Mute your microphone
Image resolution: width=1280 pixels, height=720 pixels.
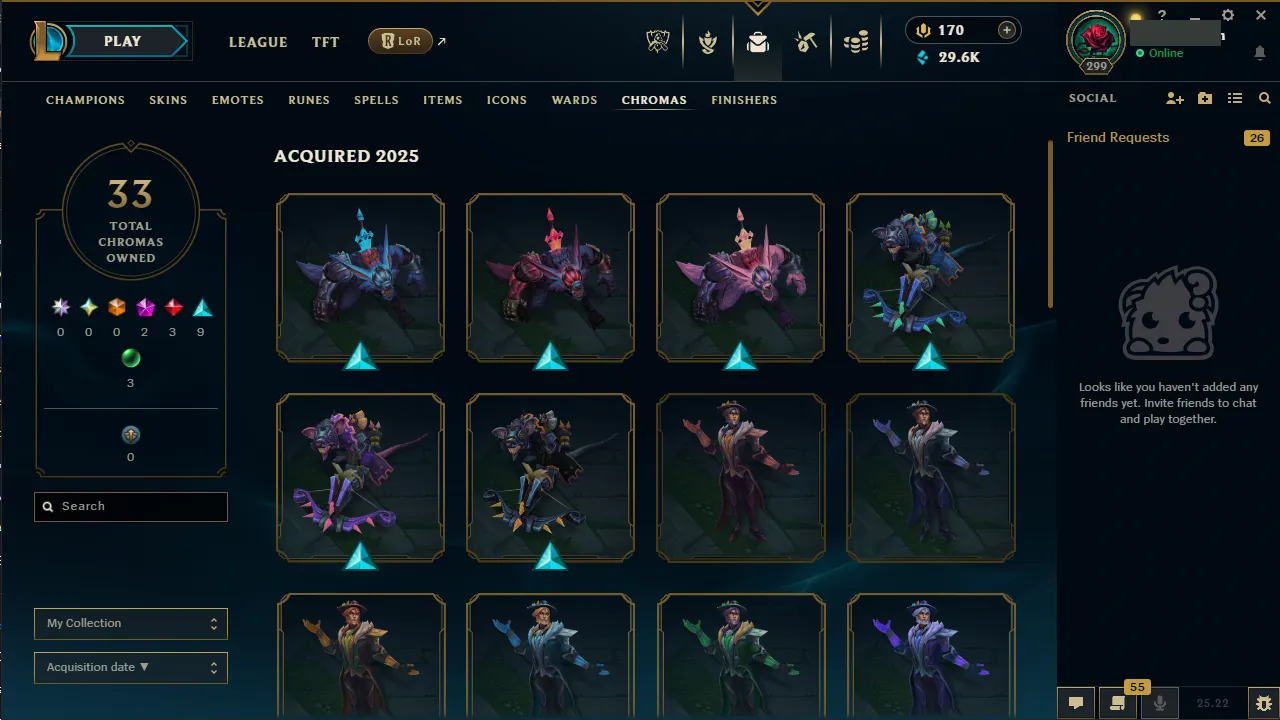click(1158, 703)
